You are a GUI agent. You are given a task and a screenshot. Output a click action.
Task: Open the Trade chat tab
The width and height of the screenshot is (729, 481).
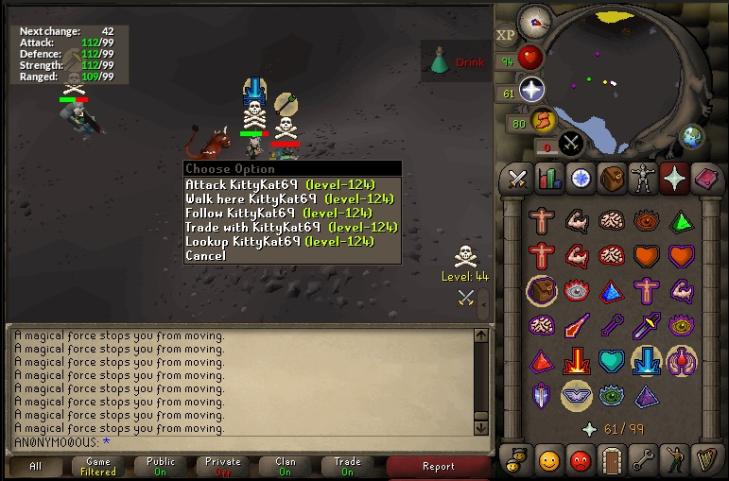tap(347, 466)
